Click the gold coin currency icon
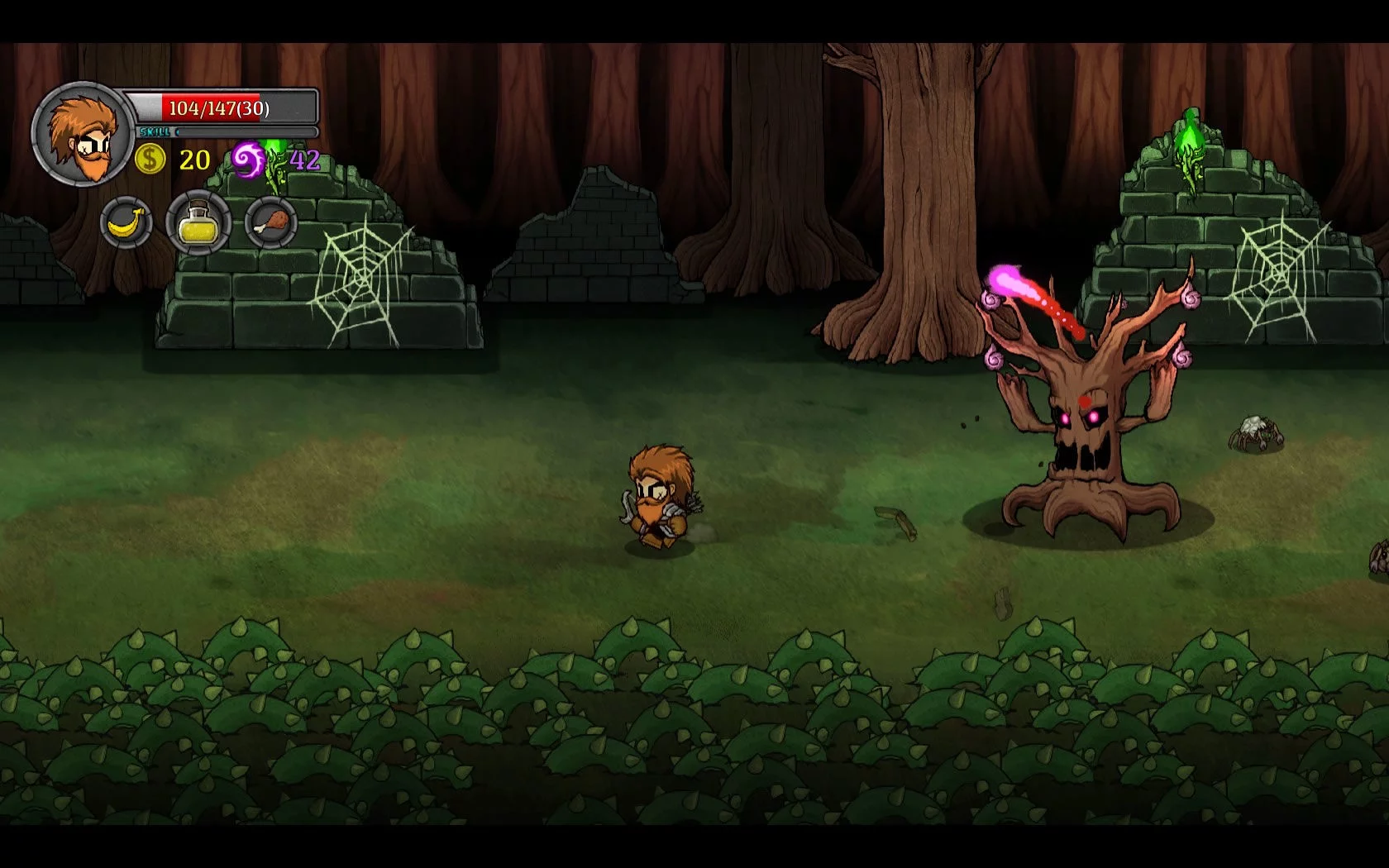 pos(150,158)
